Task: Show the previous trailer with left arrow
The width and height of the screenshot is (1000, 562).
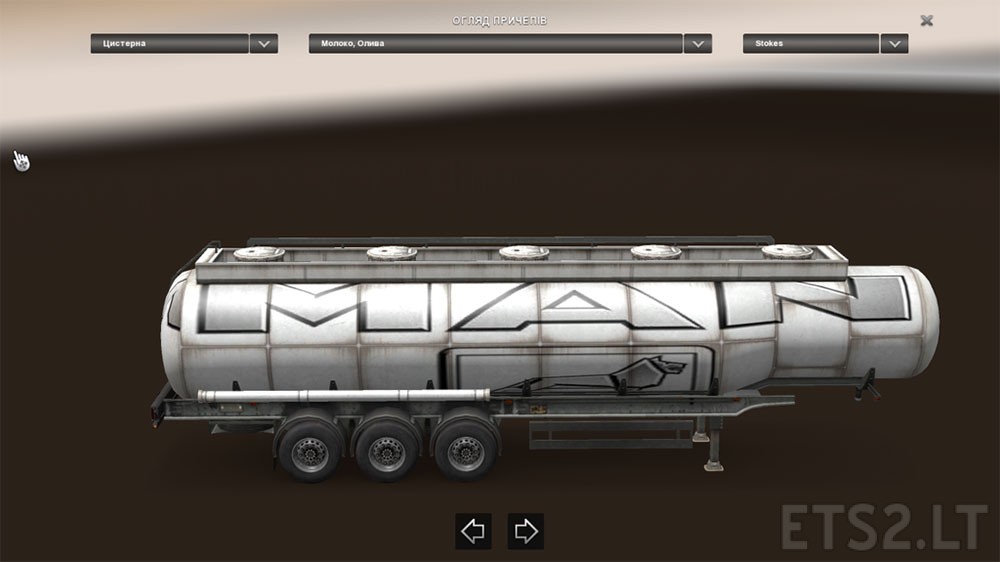Action: coord(473,531)
